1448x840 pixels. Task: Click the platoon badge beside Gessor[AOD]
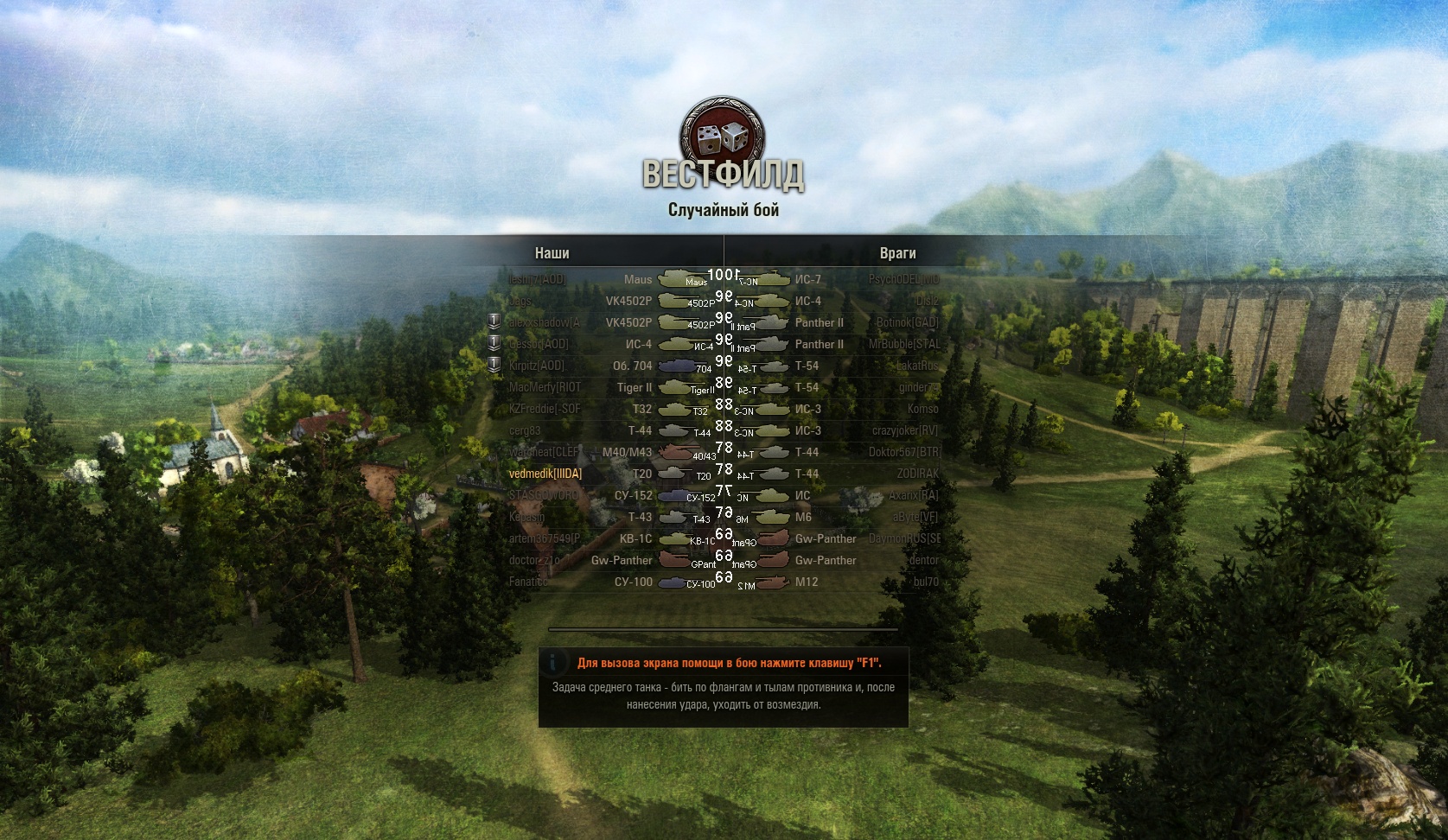(494, 344)
